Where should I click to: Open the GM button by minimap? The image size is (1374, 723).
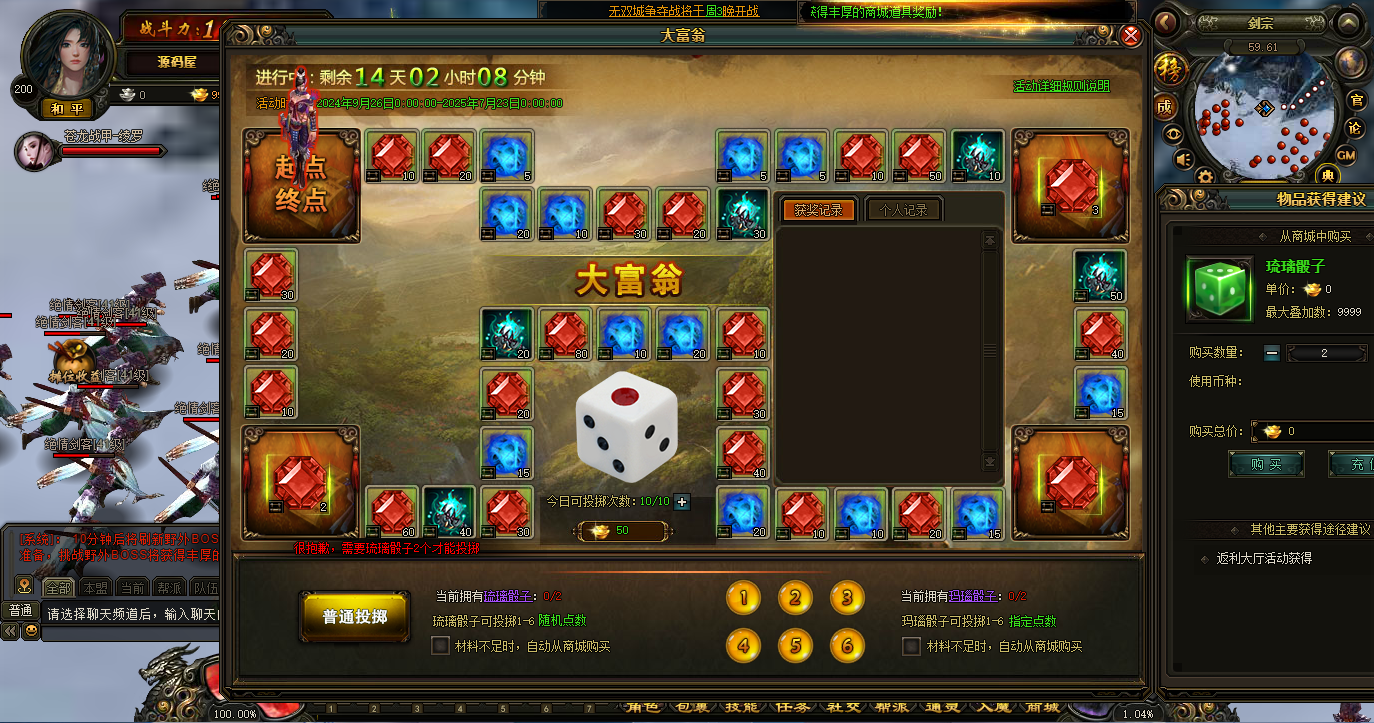click(x=1346, y=155)
